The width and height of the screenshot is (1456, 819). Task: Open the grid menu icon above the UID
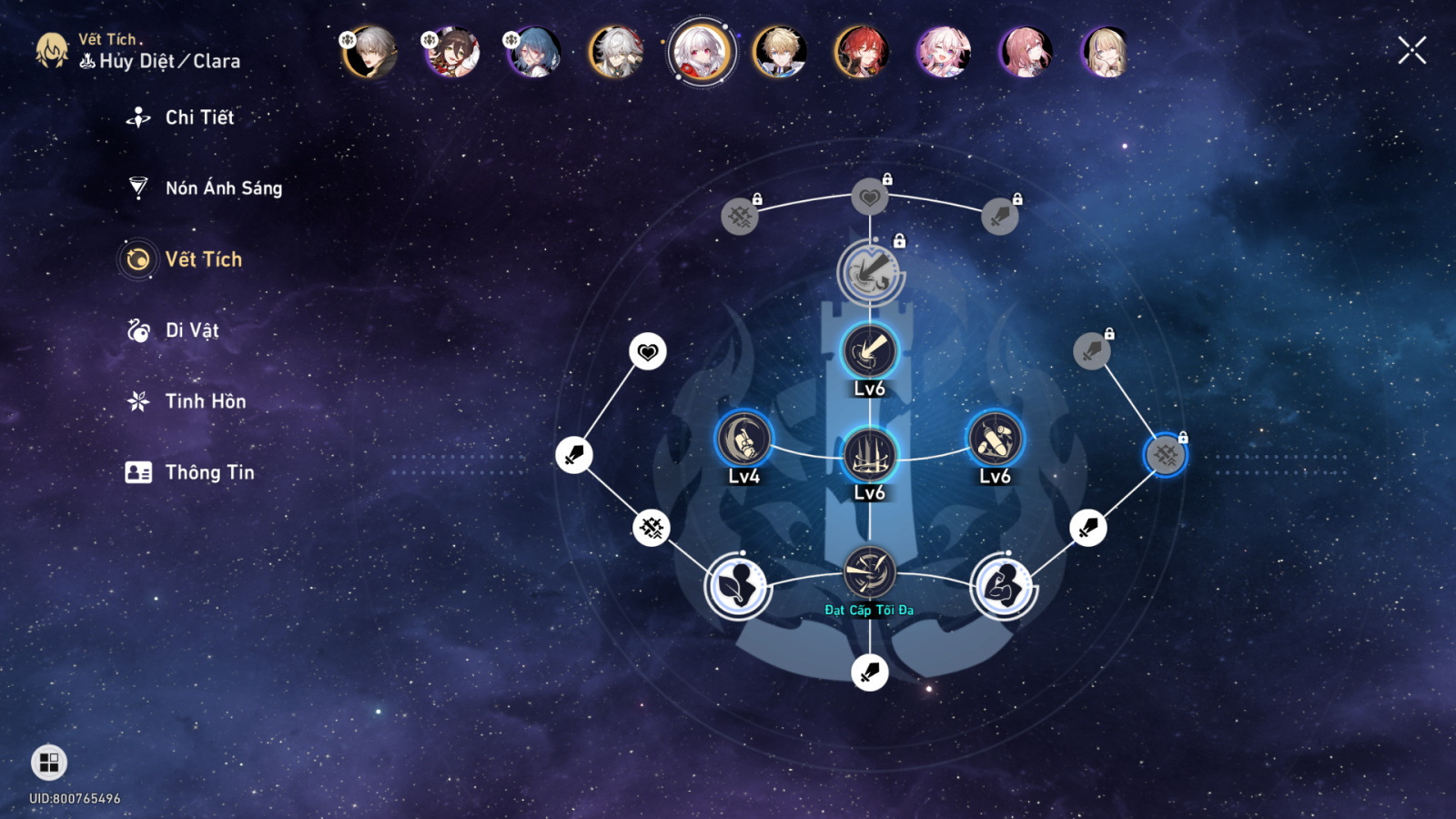point(49,763)
